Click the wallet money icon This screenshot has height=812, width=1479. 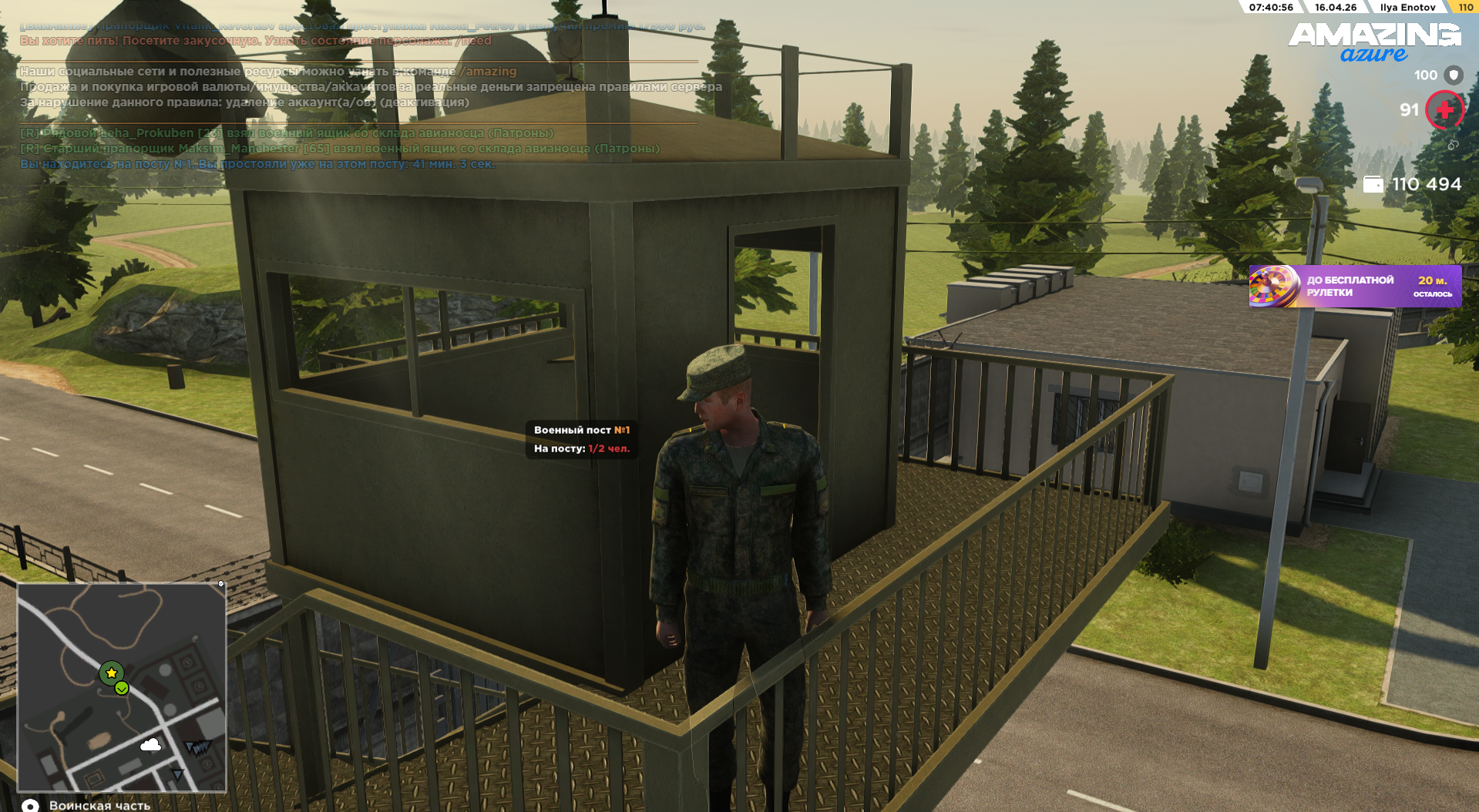pyautogui.click(x=1373, y=184)
